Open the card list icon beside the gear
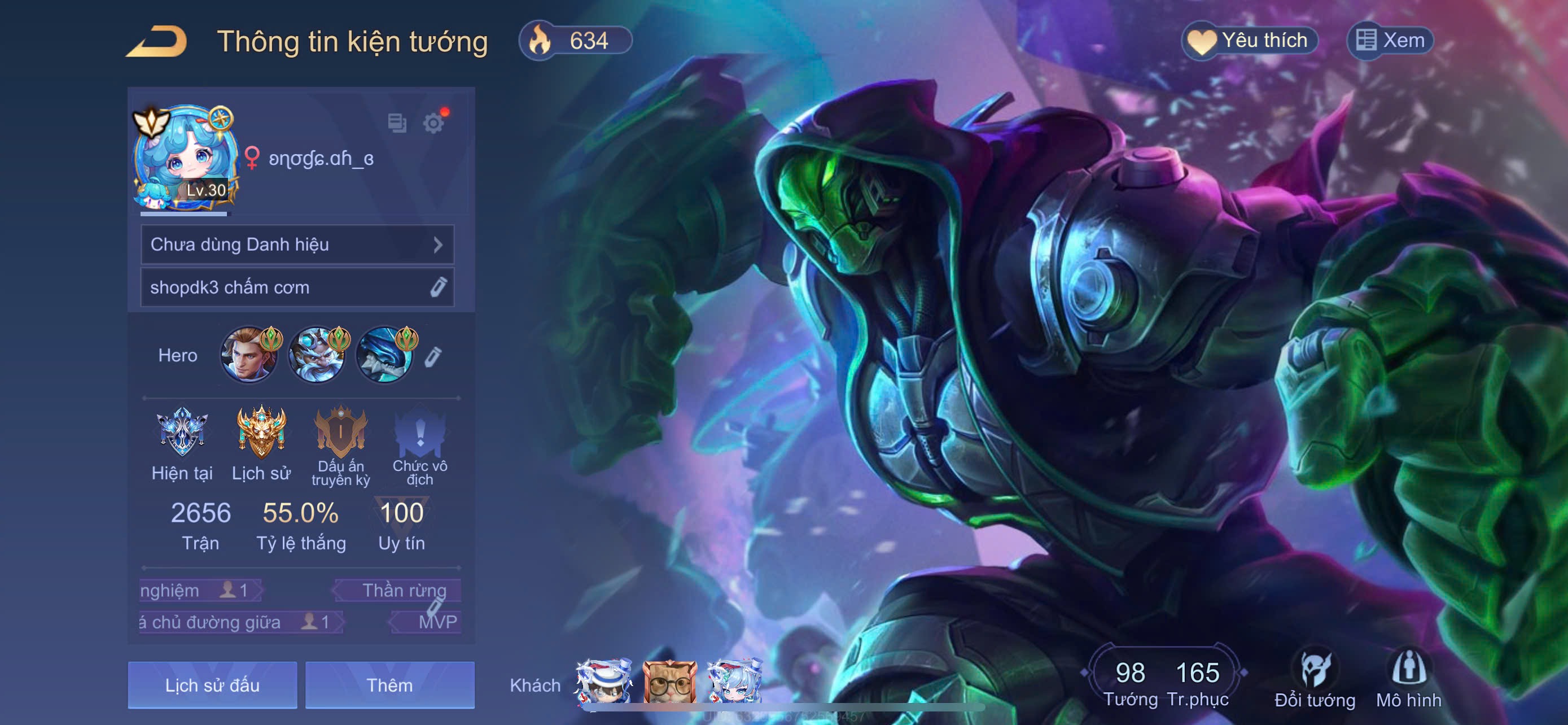Screen dimensions: 1568x725 397,123
